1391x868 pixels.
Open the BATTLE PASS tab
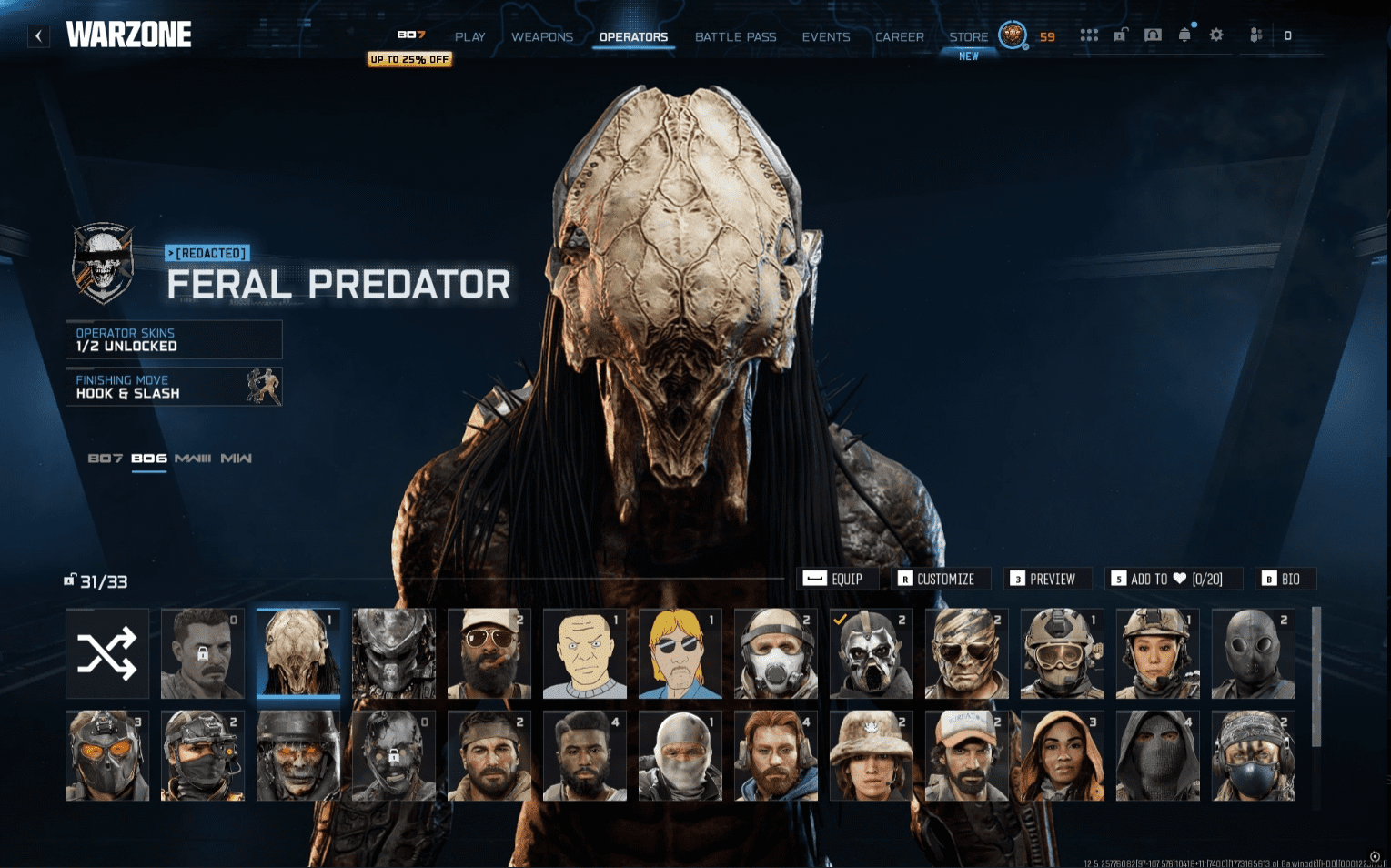tap(735, 36)
